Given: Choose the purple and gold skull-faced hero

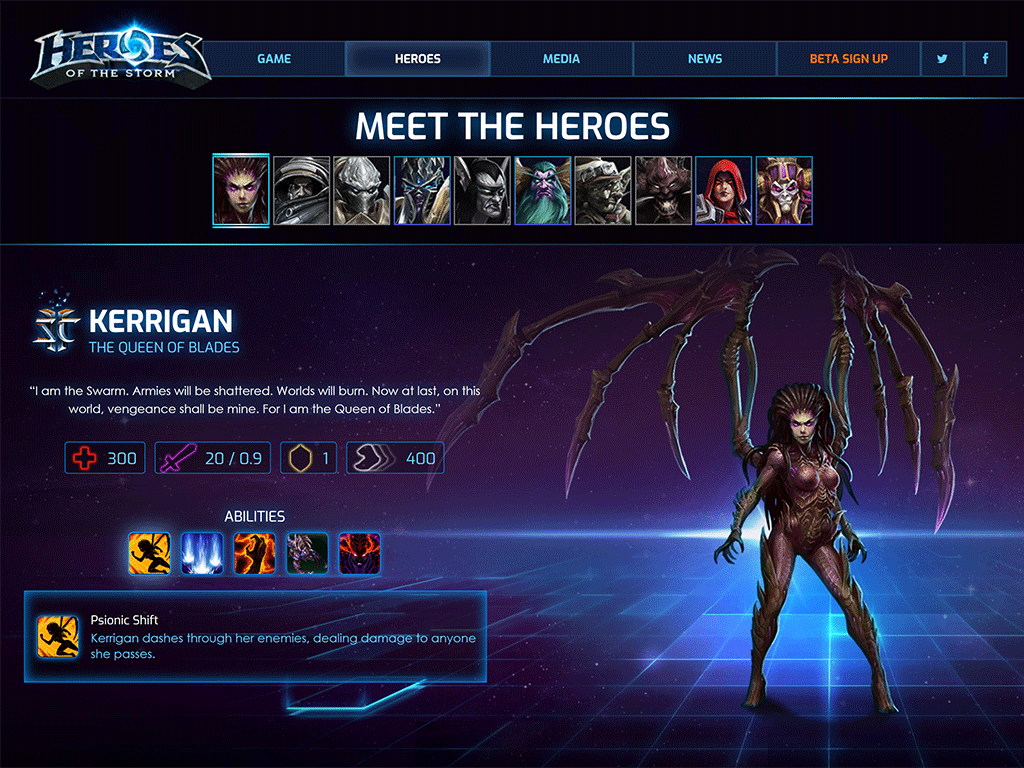Looking at the screenshot, I should pyautogui.click(x=784, y=190).
